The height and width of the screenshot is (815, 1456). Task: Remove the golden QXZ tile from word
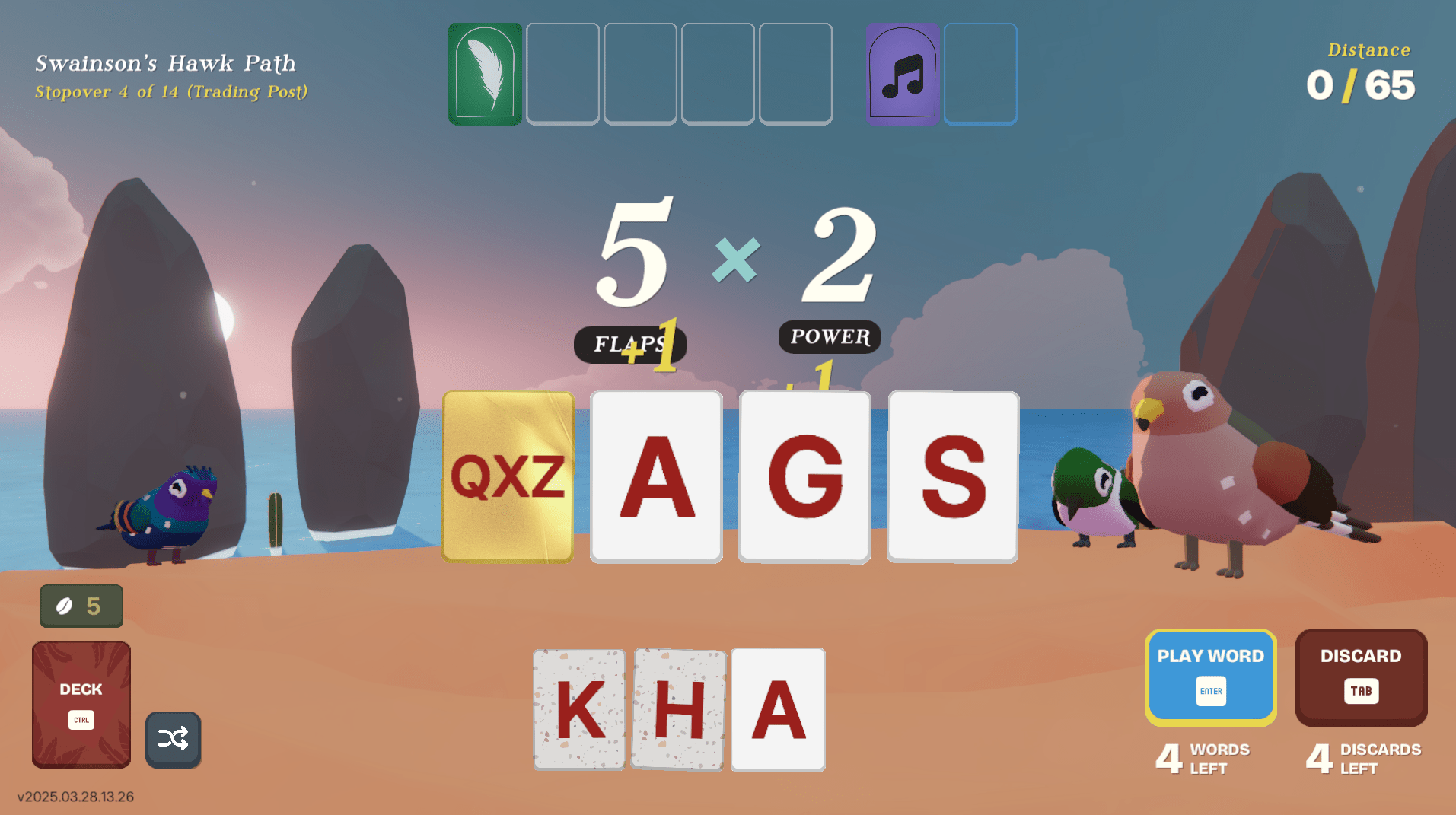[x=508, y=477]
